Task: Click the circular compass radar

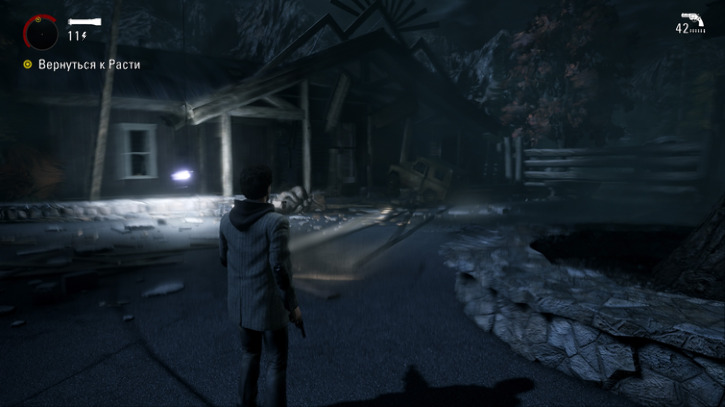Action: click(x=41, y=33)
